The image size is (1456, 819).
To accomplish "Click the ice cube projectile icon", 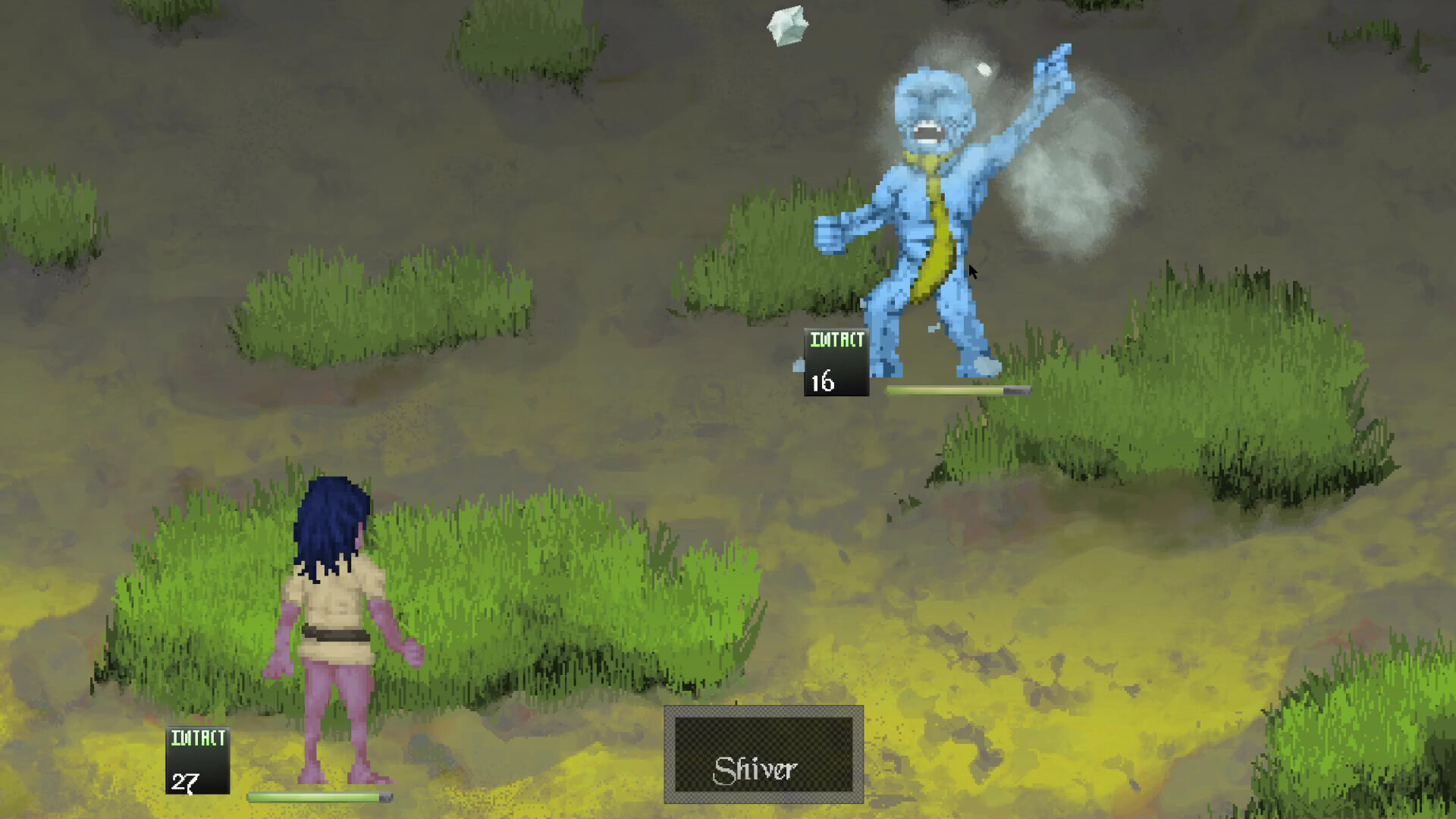I will 787,27.
